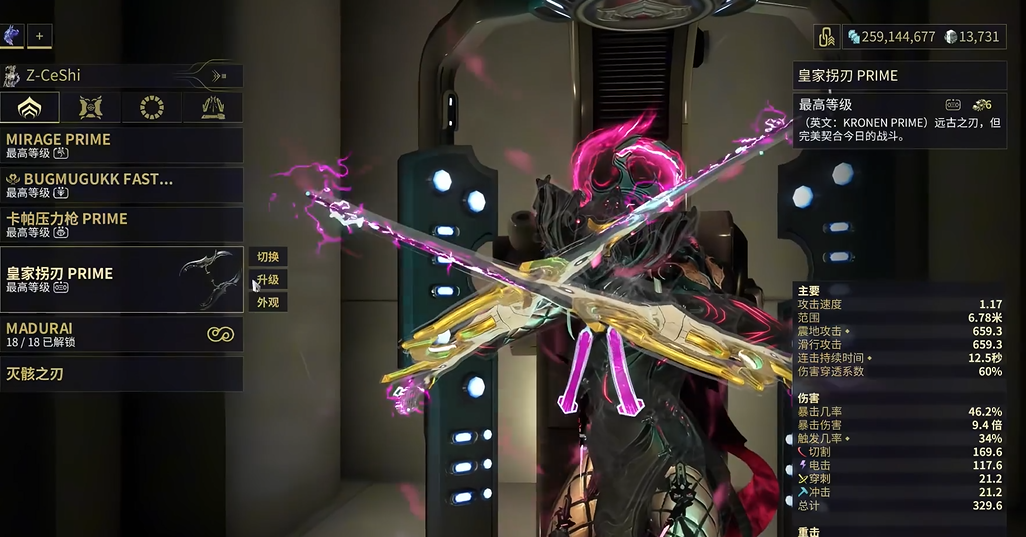Switch to the dotted circle category tab
1026x537 pixels.
[152, 107]
